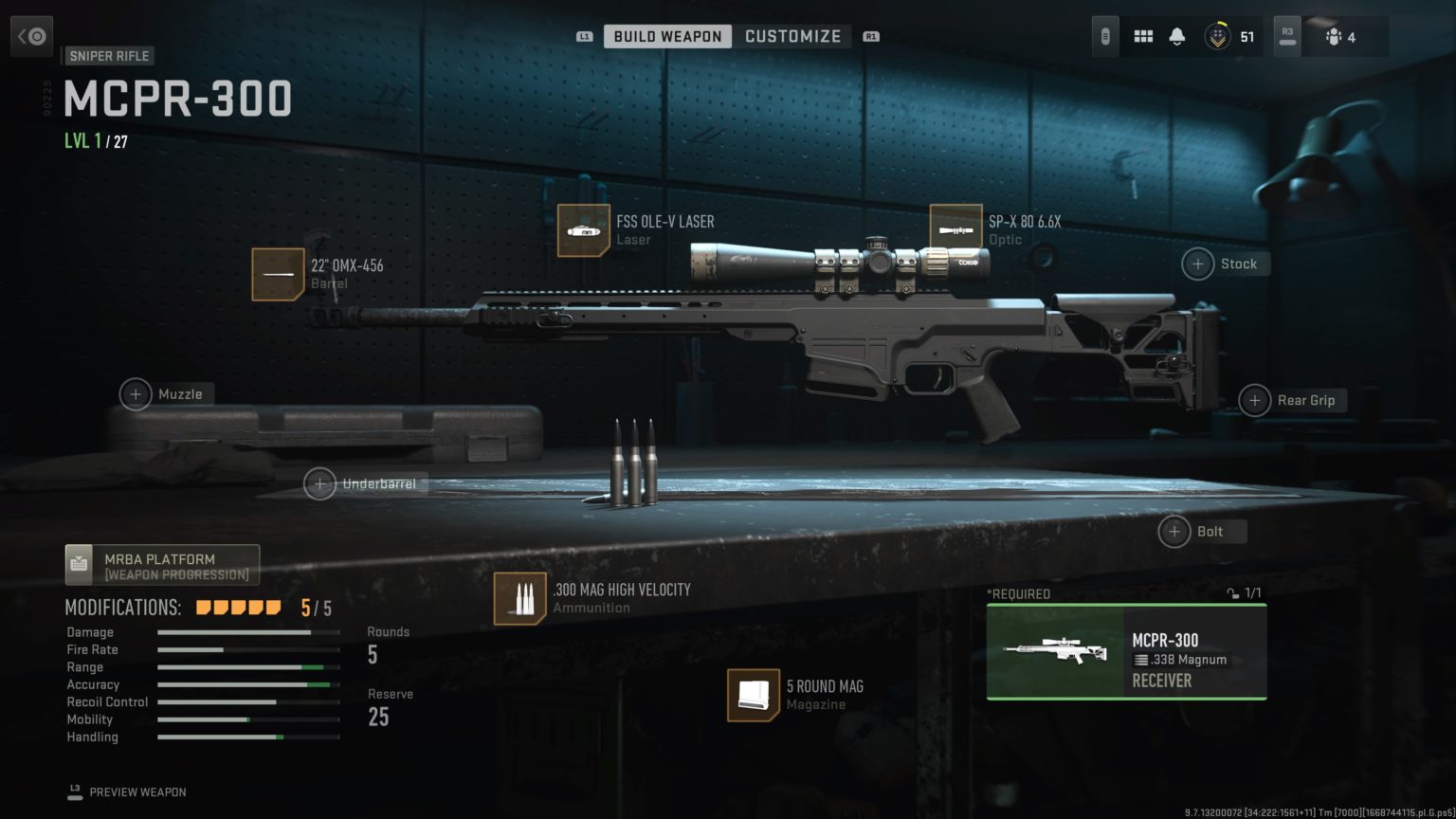Screen dimensions: 1456x819
Task: Open the notifications bell icon
Action: [x=1175, y=36]
